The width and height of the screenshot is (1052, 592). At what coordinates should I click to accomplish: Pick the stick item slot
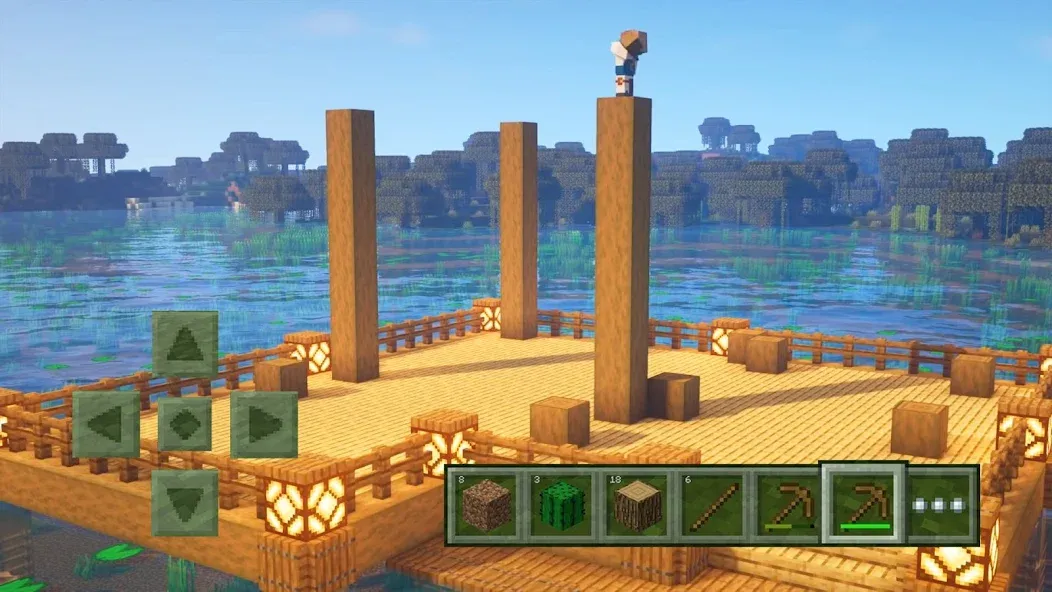point(711,506)
